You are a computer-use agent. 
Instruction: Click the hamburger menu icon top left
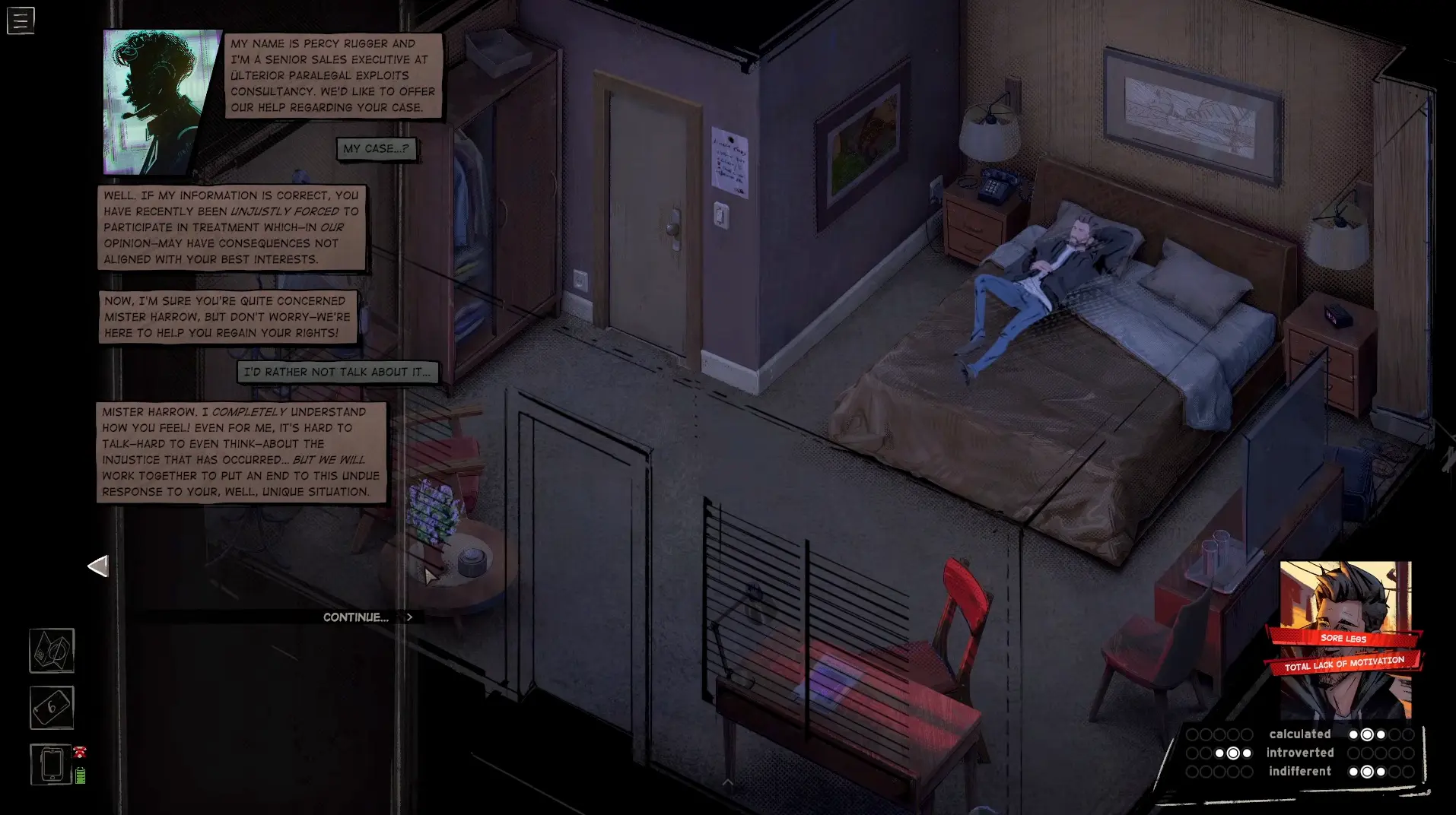[x=20, y=21]
